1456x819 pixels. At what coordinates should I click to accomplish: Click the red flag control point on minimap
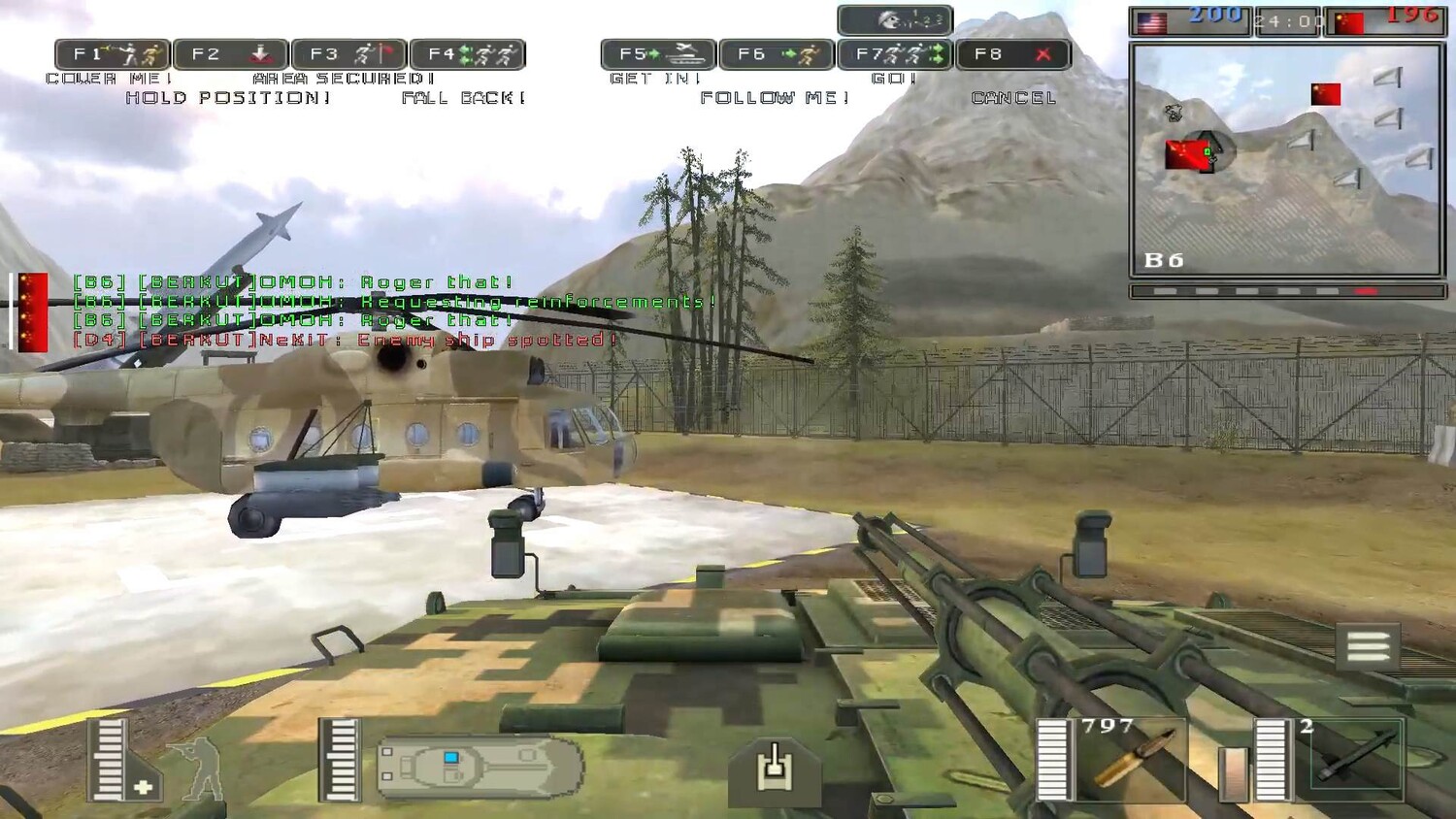tap(1325, 94)
